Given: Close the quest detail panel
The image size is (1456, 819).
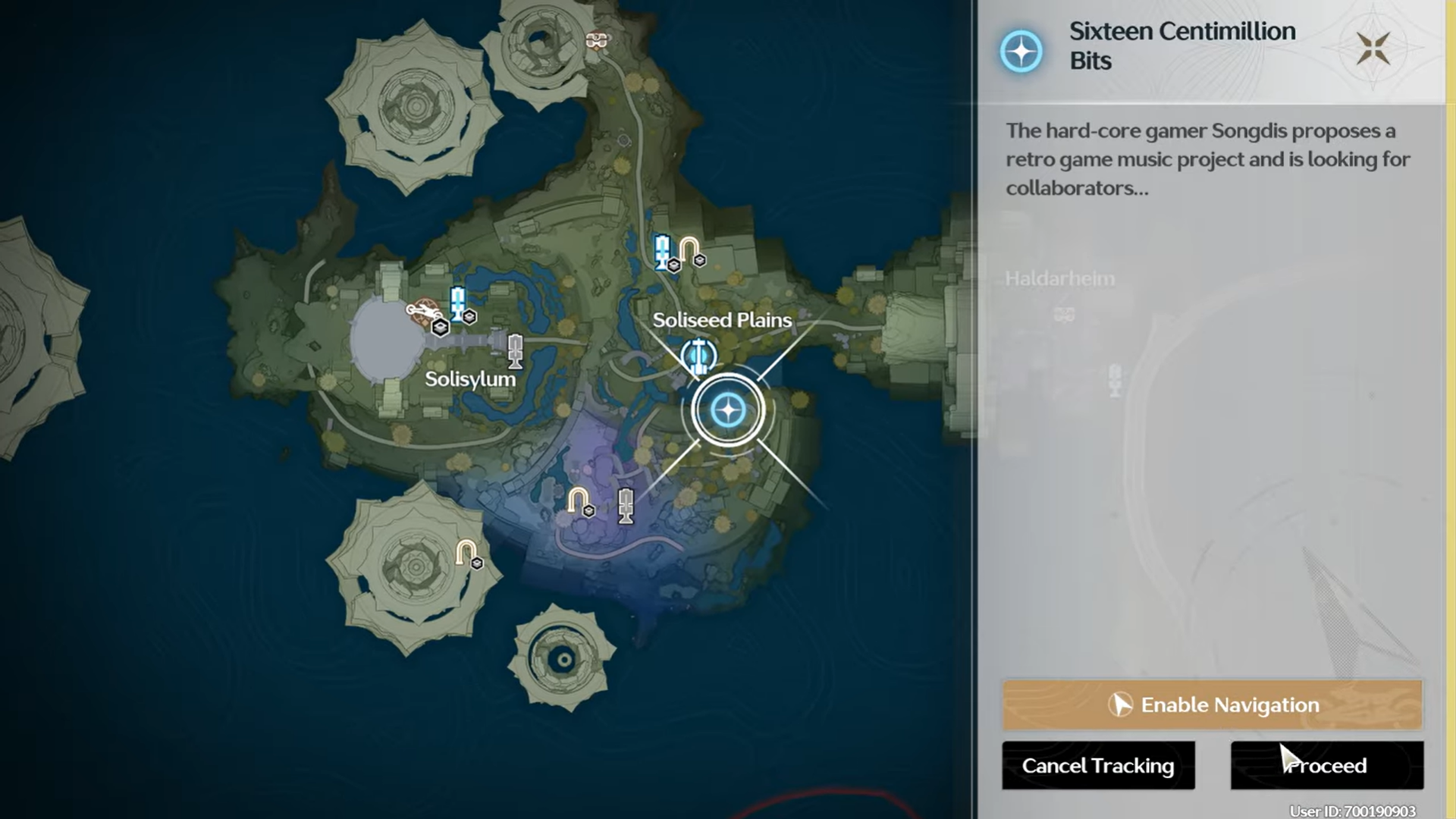Looking at the screenshot, I should [1373, 49].
